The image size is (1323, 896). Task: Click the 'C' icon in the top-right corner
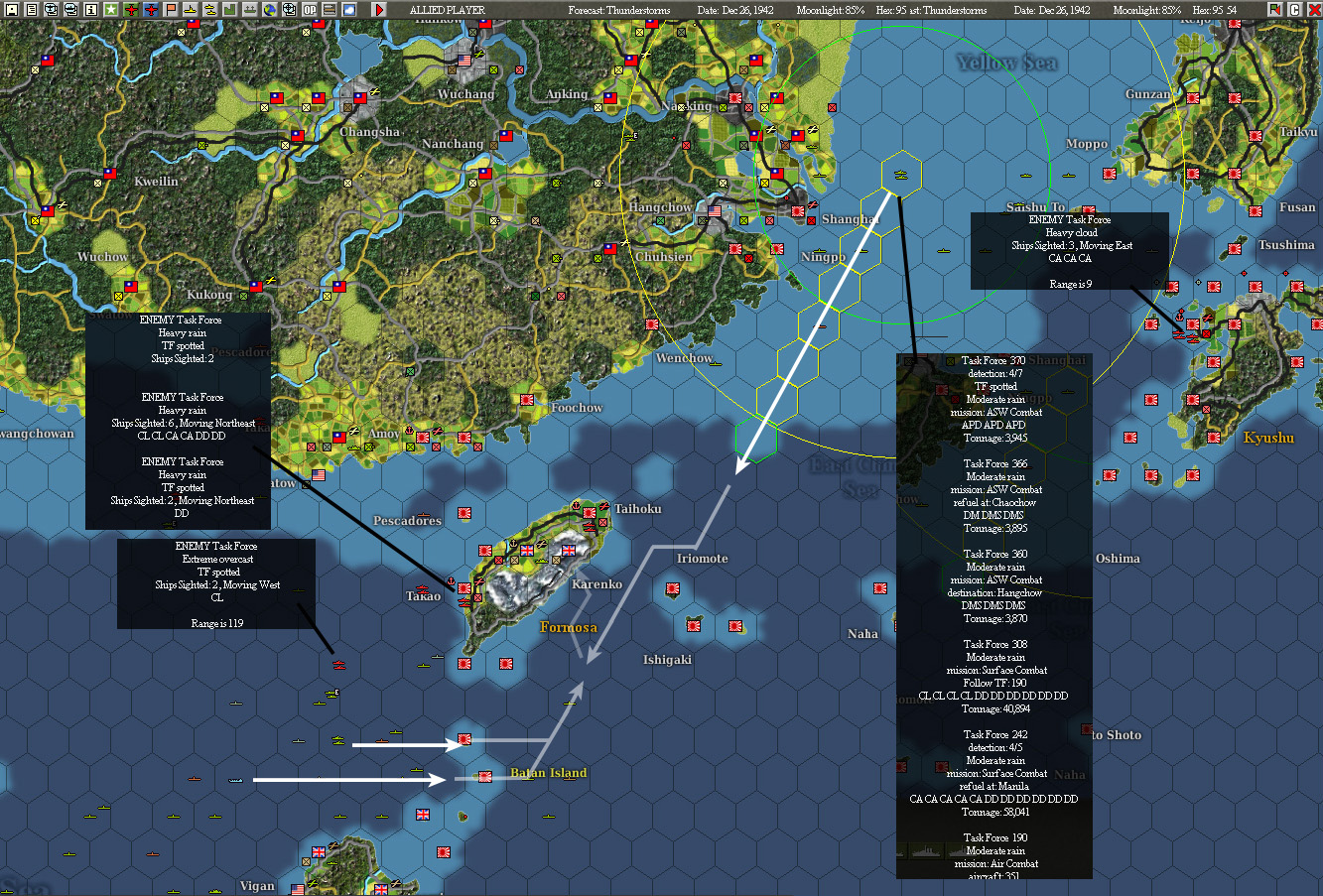1294,9
